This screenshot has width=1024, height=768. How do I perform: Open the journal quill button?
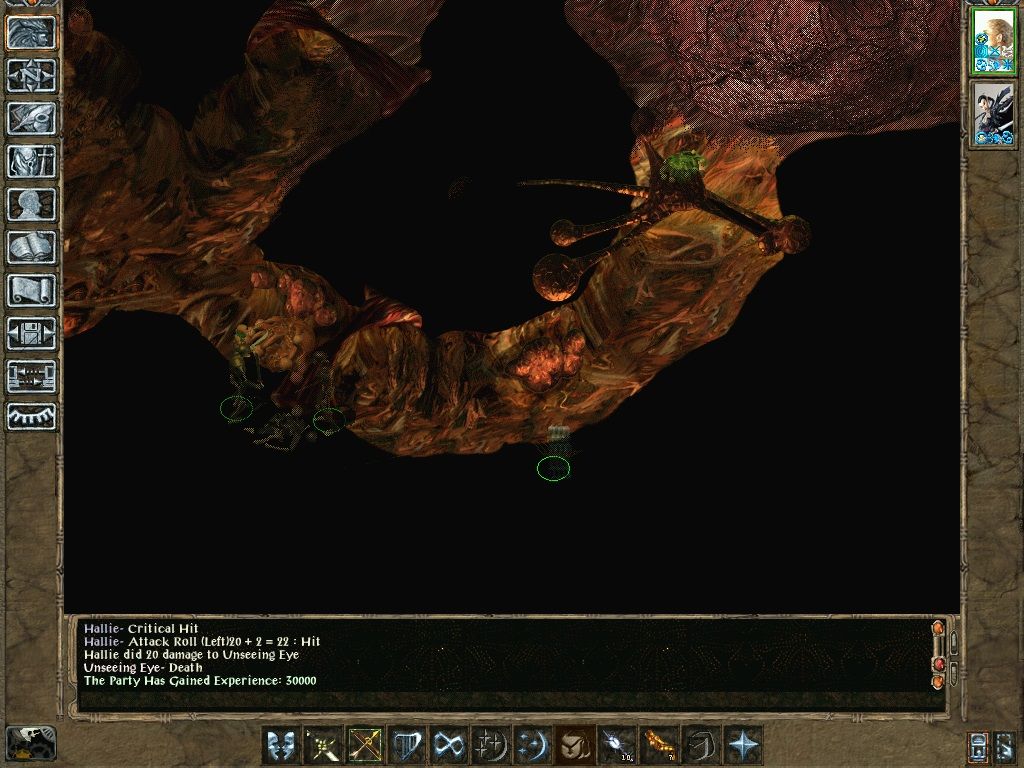point(32,118)
